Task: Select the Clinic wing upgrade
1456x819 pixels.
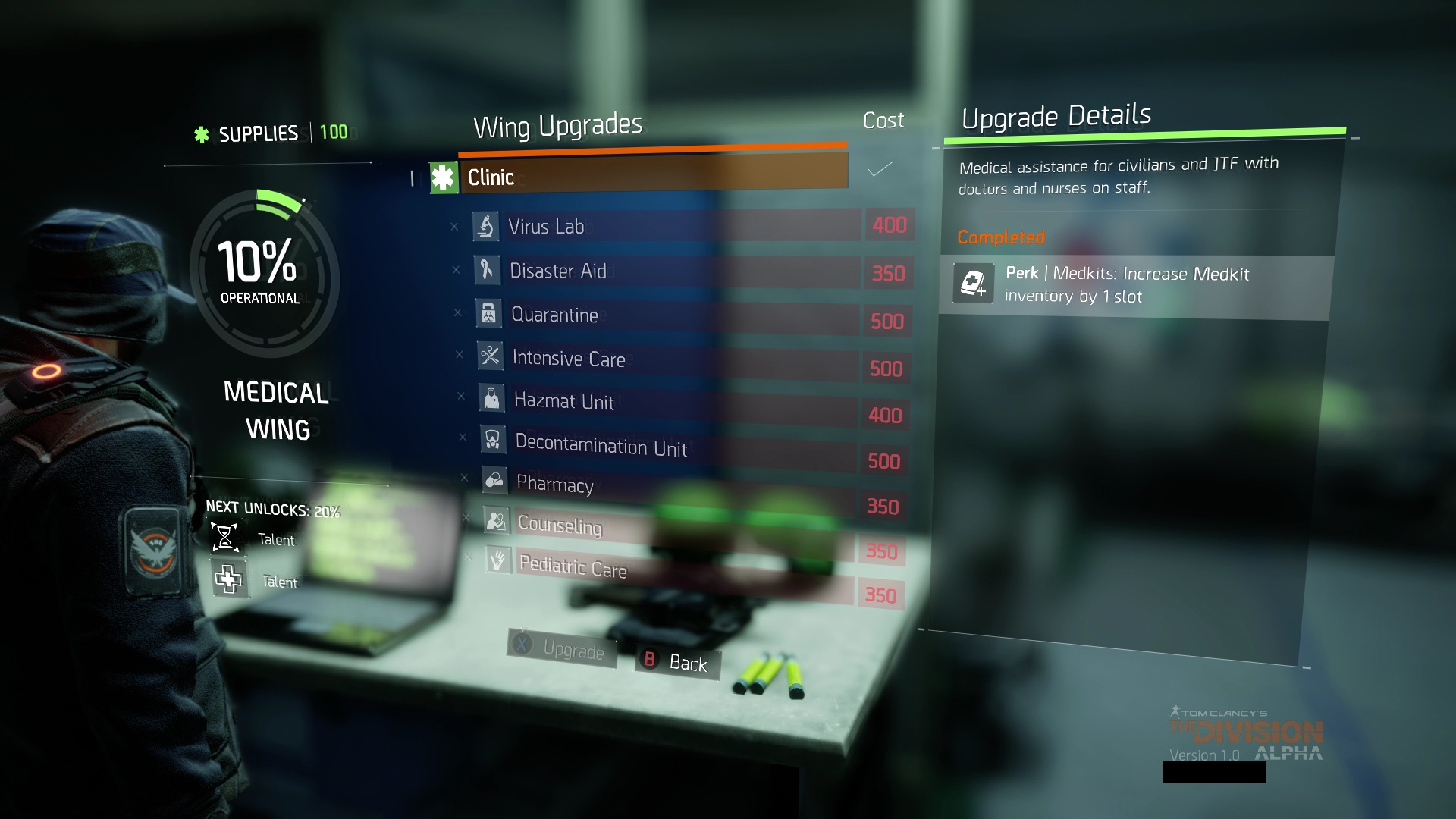Action: [x=637, y=176]
